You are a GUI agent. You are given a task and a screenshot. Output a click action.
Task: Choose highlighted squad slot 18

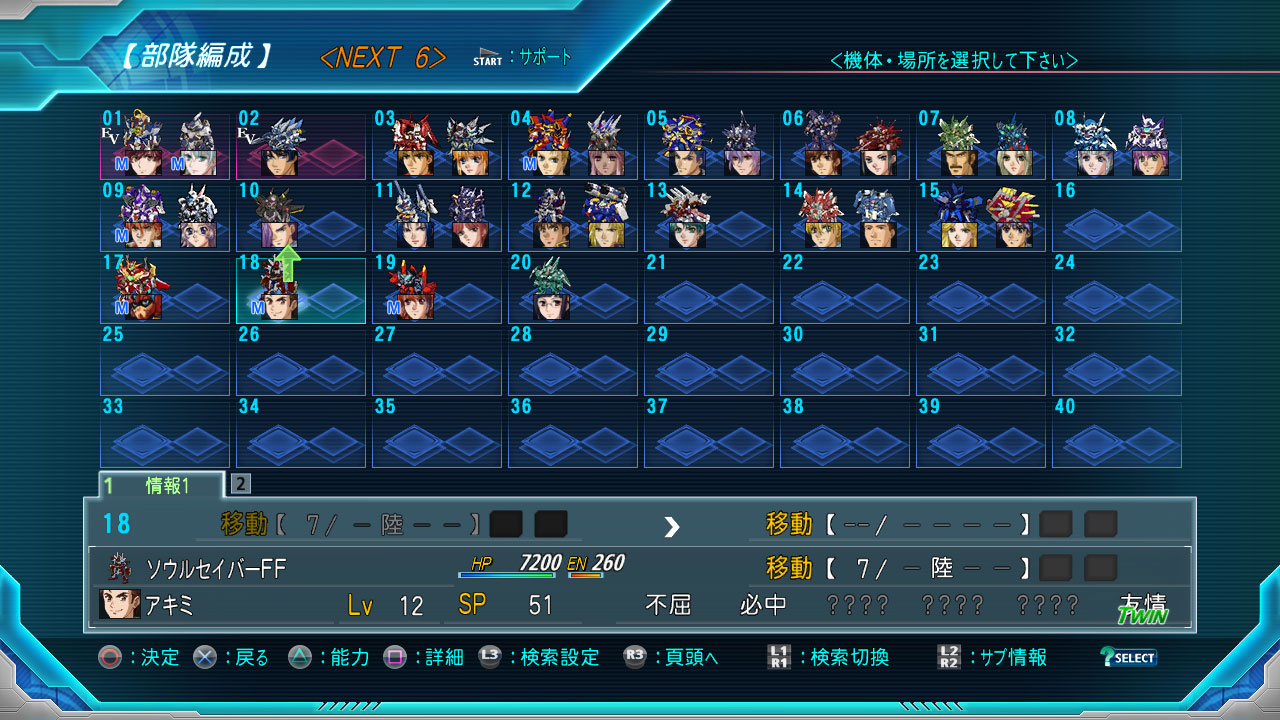point(301,290)
